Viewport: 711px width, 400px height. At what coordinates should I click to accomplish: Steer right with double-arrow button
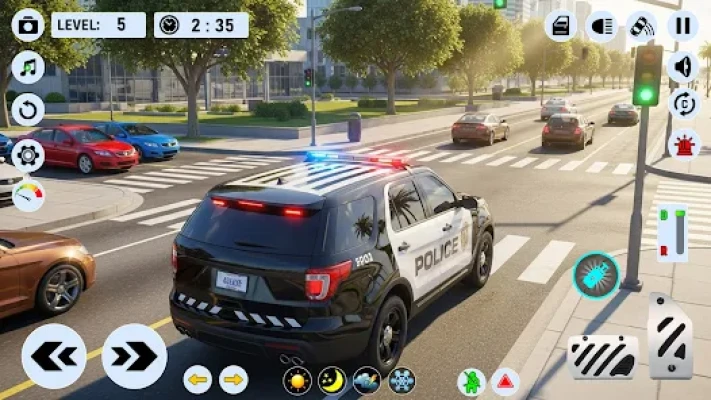pos(134,356)
